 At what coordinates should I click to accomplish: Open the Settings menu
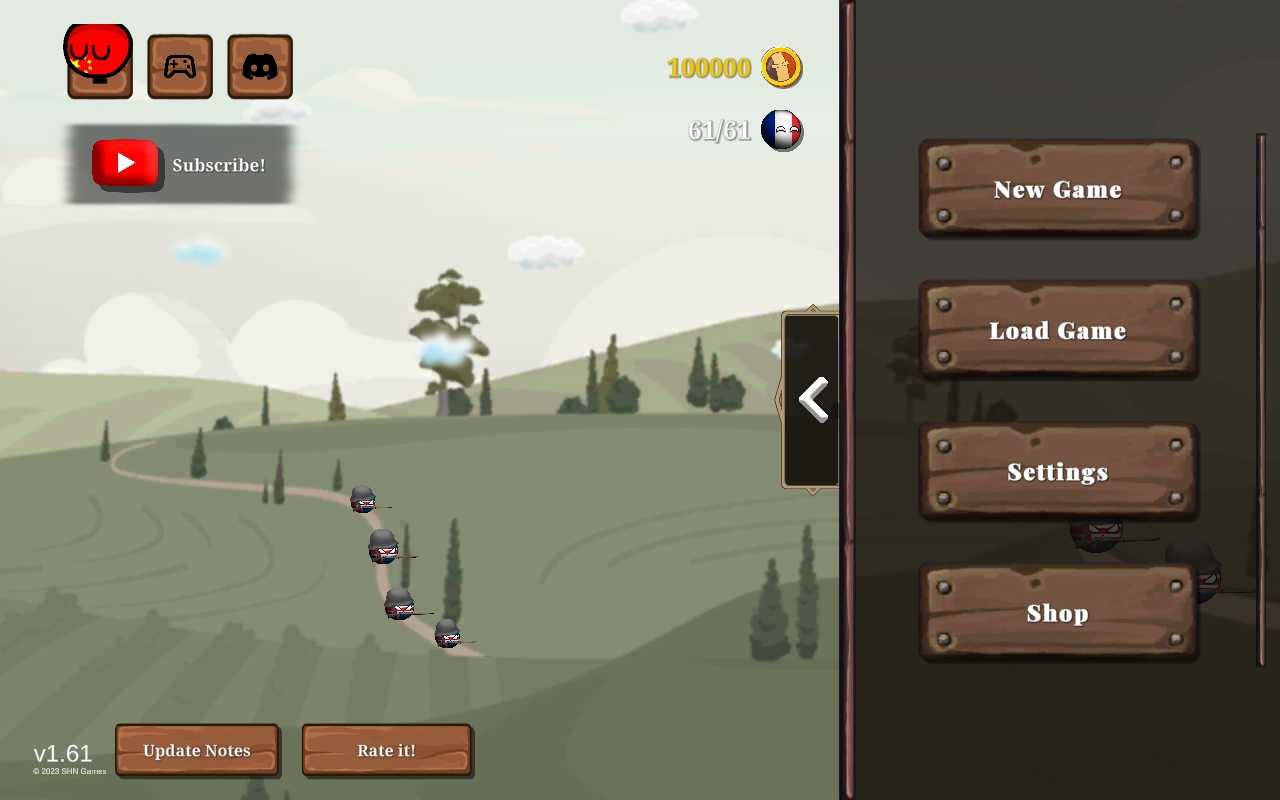[1058, 471]
